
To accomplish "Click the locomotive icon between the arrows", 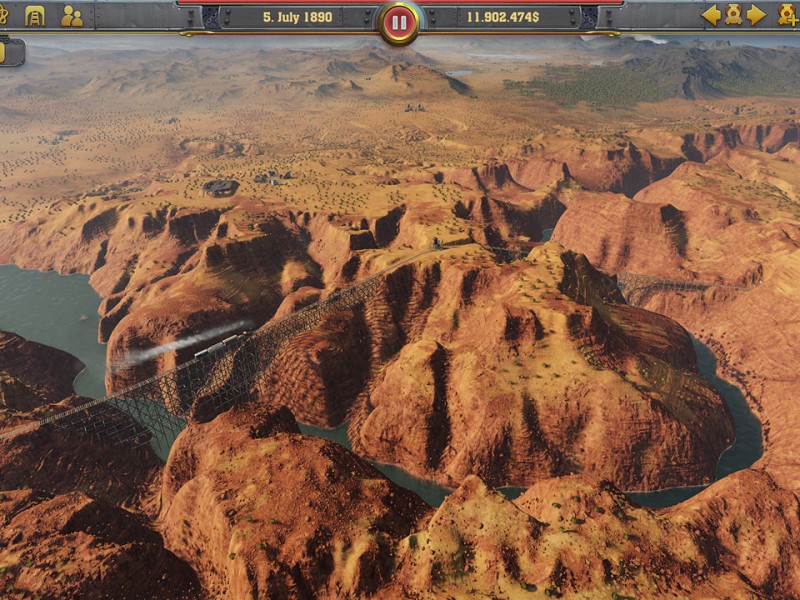I will point(733,15).
